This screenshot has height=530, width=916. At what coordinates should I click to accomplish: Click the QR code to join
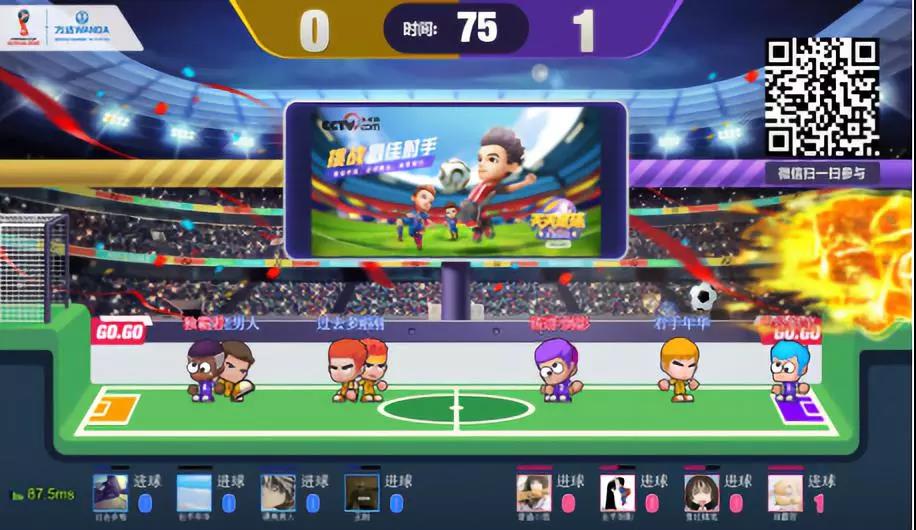tap(822, 97)
